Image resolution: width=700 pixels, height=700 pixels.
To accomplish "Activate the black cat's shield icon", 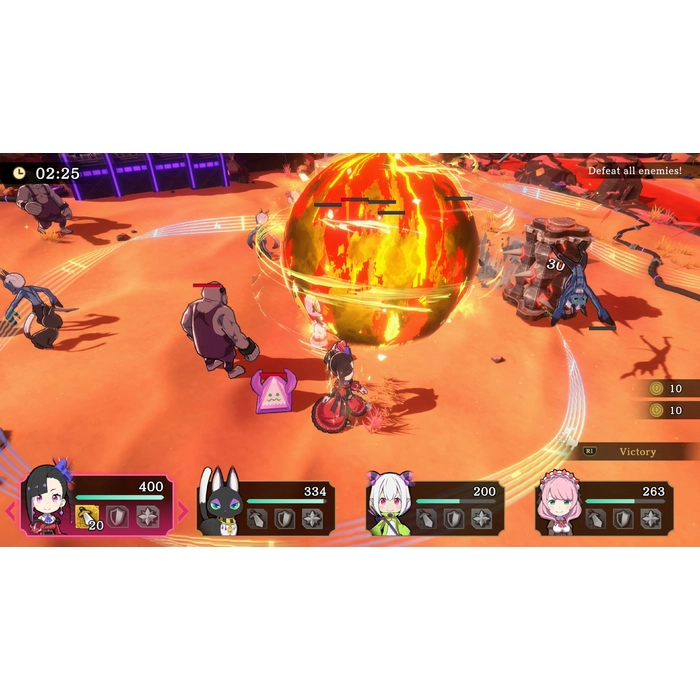I will (x=286, y=519).
